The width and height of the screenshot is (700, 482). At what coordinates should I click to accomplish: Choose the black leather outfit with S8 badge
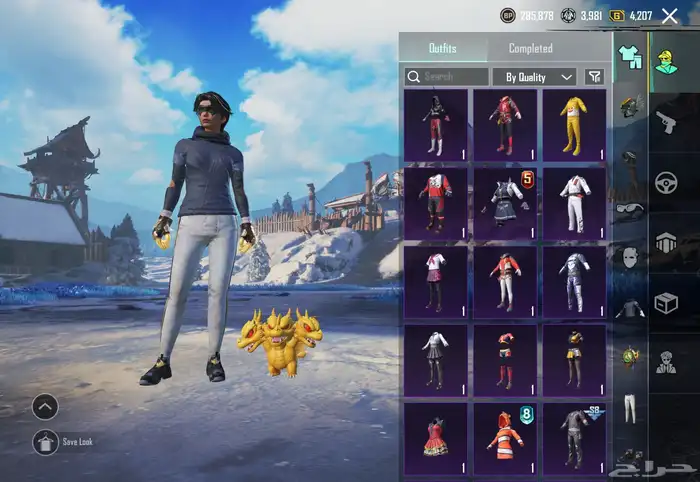pos(574,438)
